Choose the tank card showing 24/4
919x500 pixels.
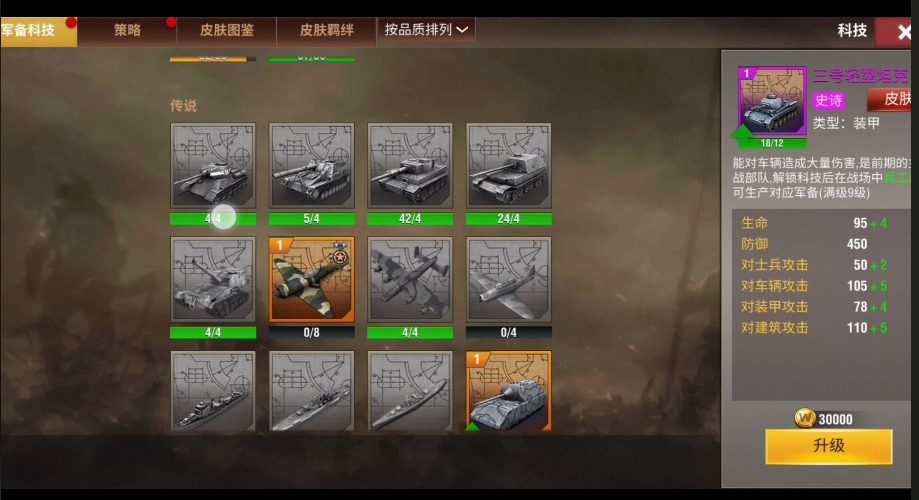click(x=508, y=166)
